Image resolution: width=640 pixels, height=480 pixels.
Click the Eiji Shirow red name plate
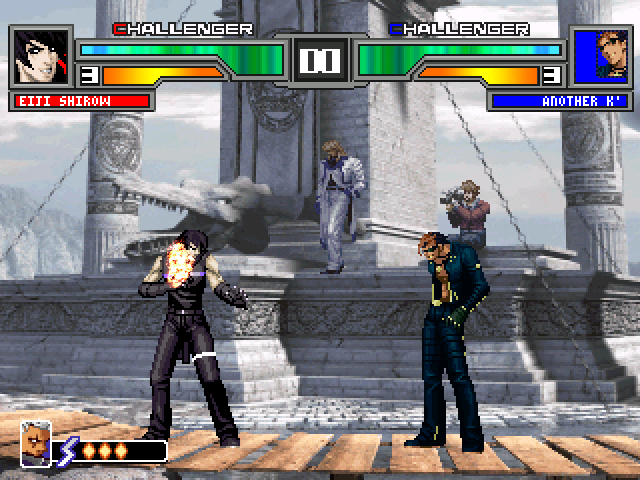pyautogui.click(x=82, y=101)
